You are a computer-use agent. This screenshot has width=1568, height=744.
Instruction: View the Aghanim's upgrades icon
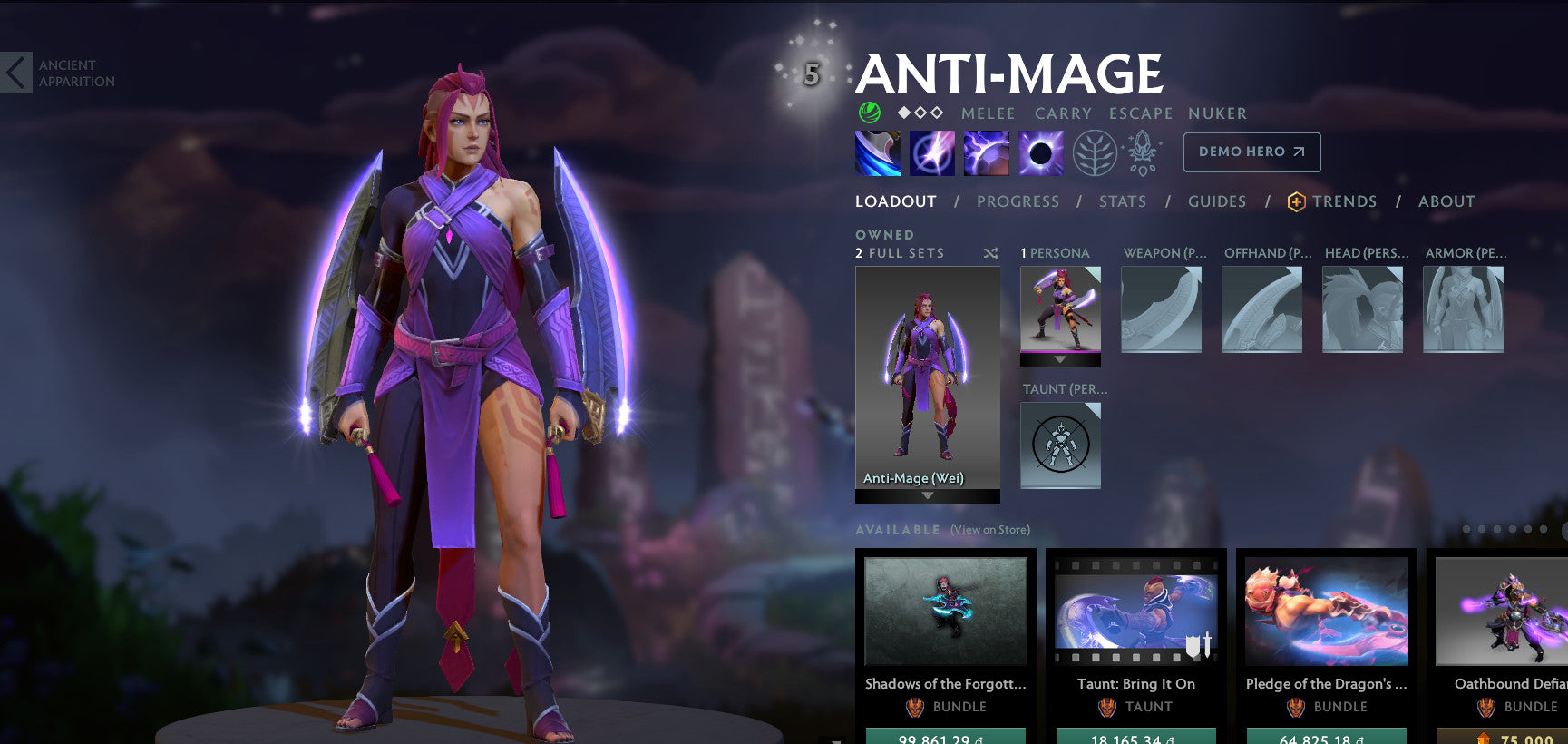1144,152
